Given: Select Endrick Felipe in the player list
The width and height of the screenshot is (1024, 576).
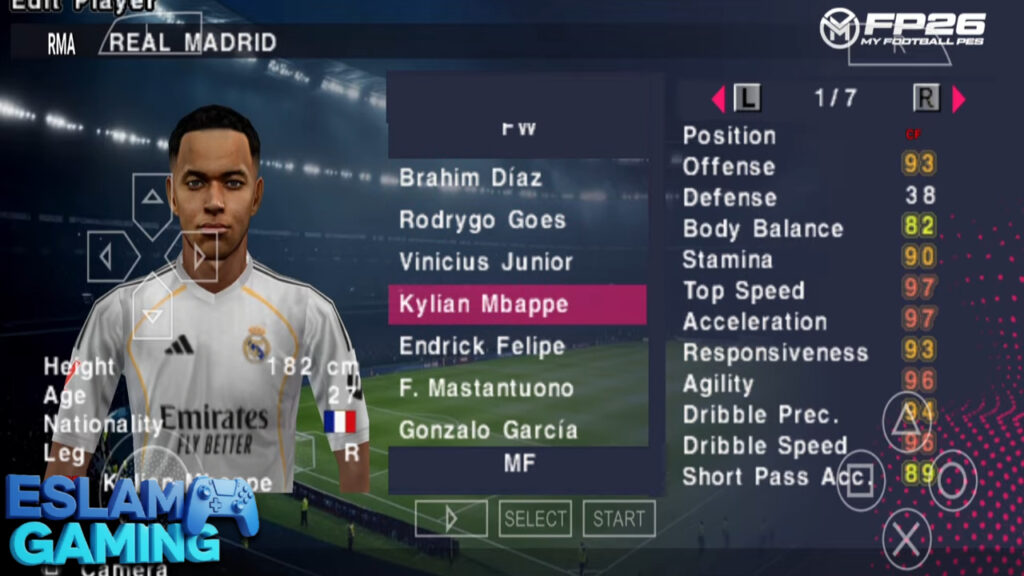Looking at the screenshot, I should click(482, 346).
